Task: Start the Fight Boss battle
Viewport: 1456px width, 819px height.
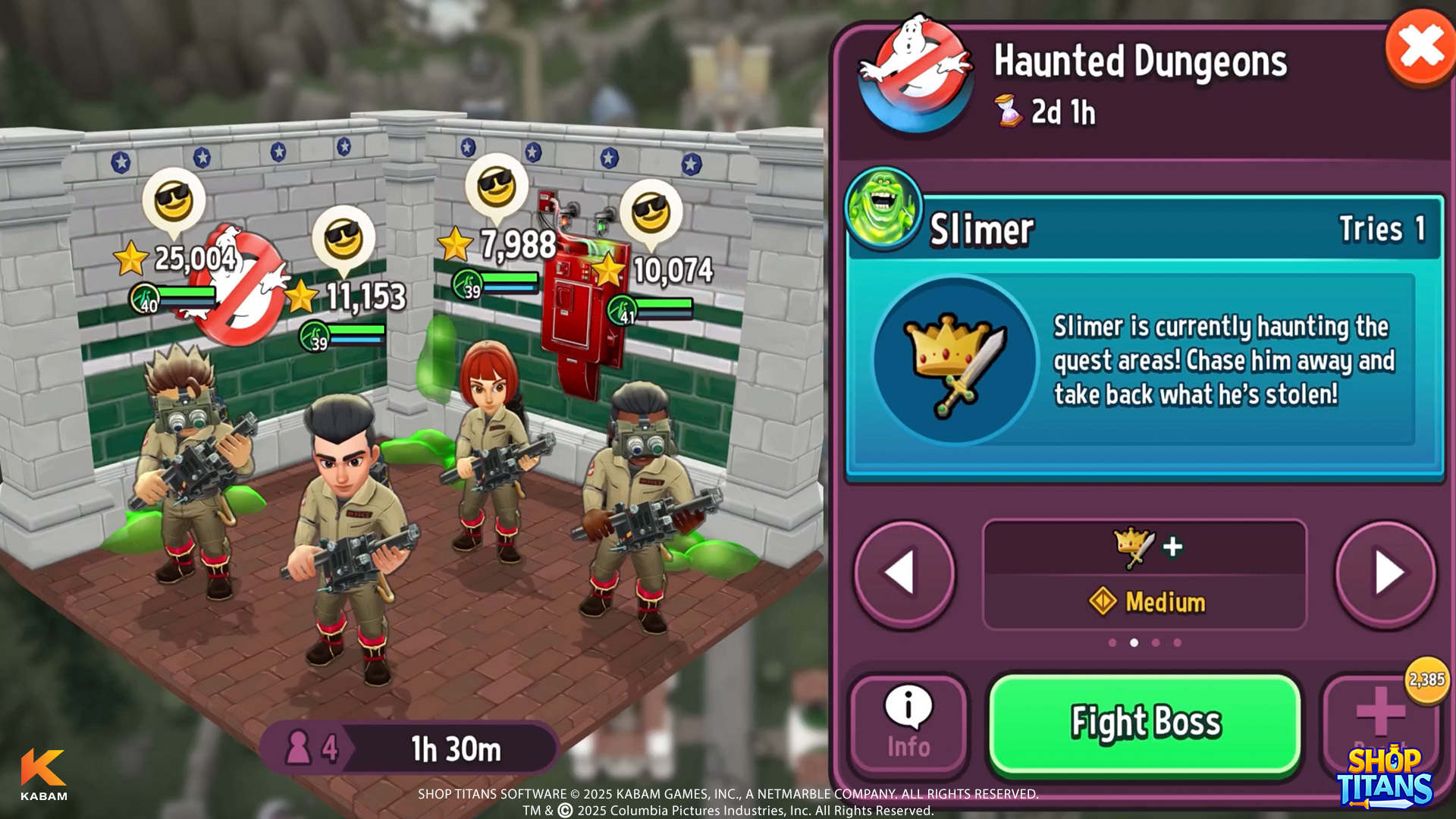Action: (1145, 723)
